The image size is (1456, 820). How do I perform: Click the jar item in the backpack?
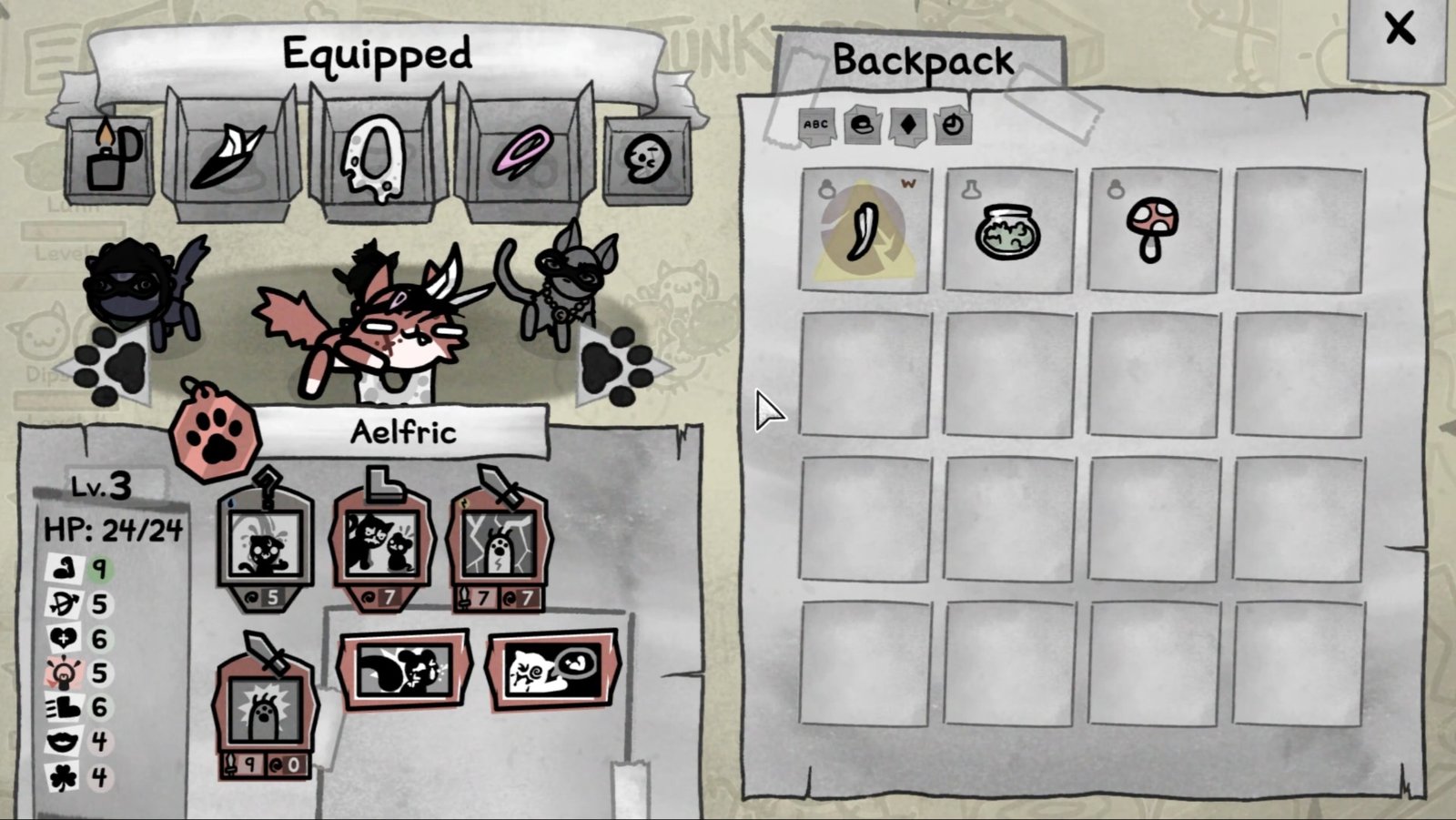1008,229
